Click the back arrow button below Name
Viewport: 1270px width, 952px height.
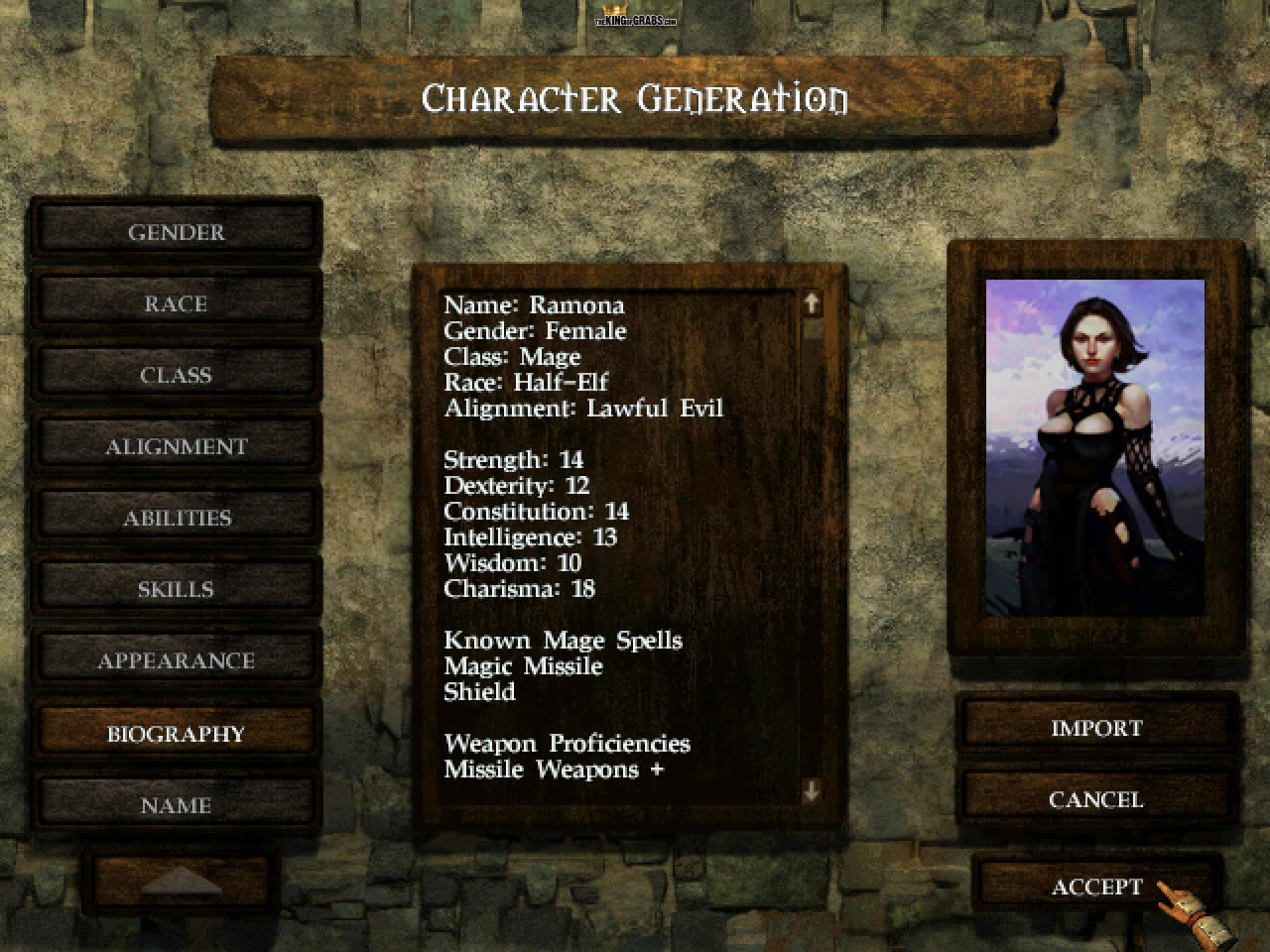pos(181,880)
